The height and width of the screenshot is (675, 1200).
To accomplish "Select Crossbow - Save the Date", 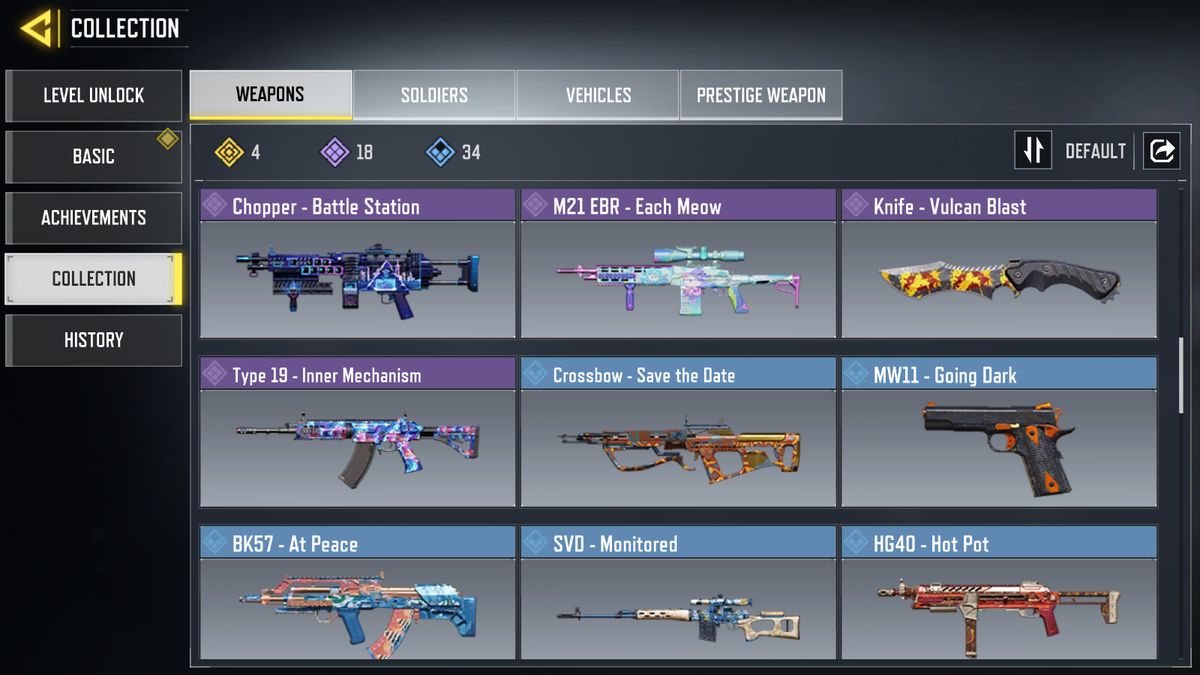I will pos(678,434).
